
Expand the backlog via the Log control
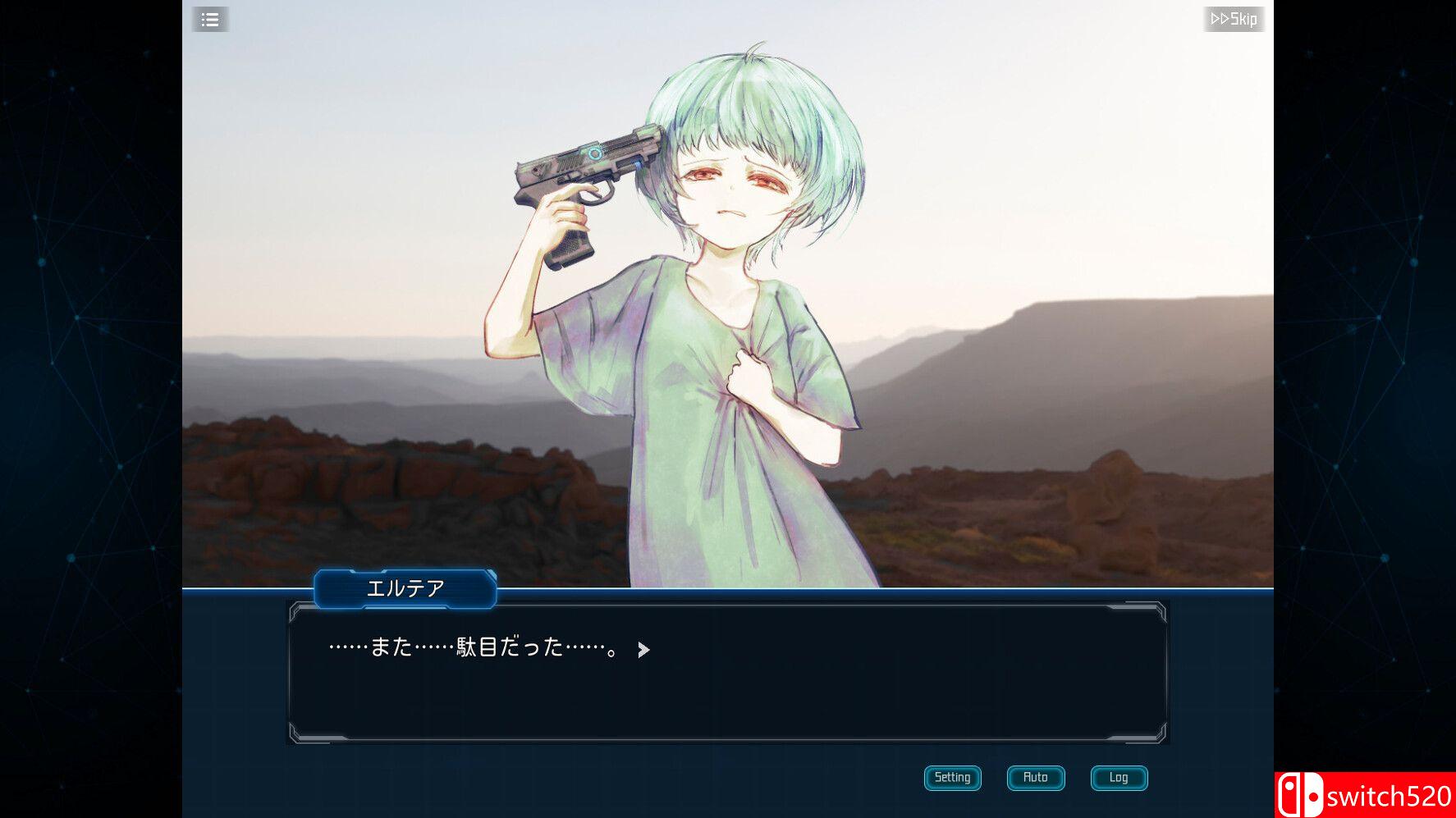pos(1118,778)
